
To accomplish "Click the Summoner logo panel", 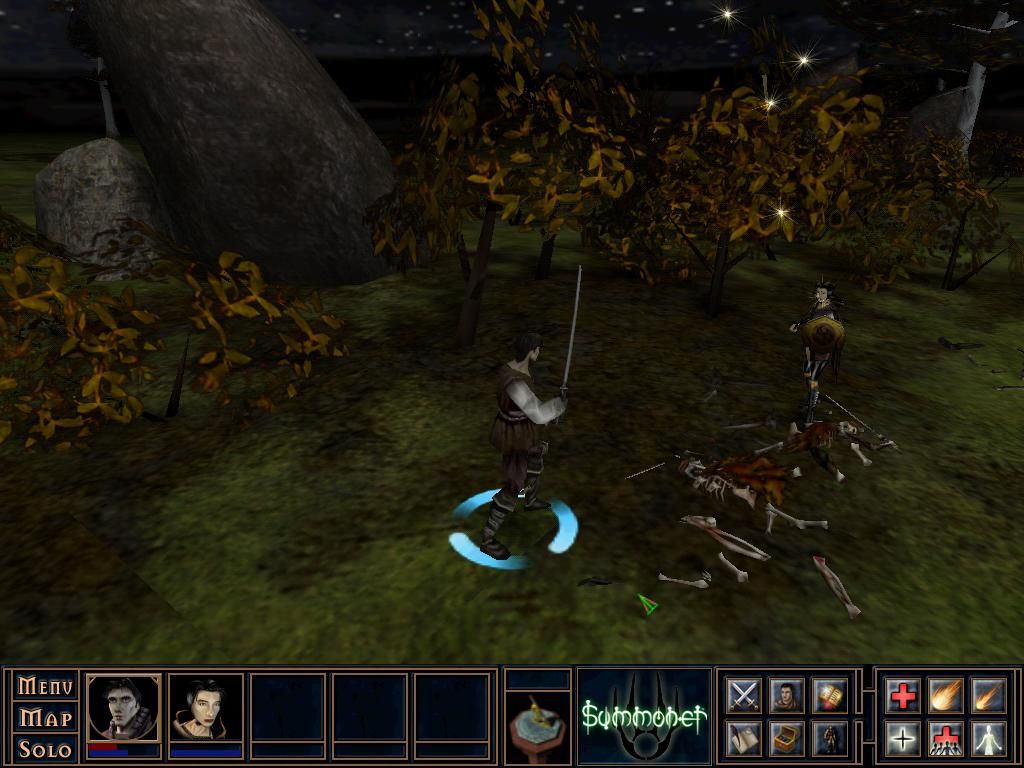I will (644, 716).
